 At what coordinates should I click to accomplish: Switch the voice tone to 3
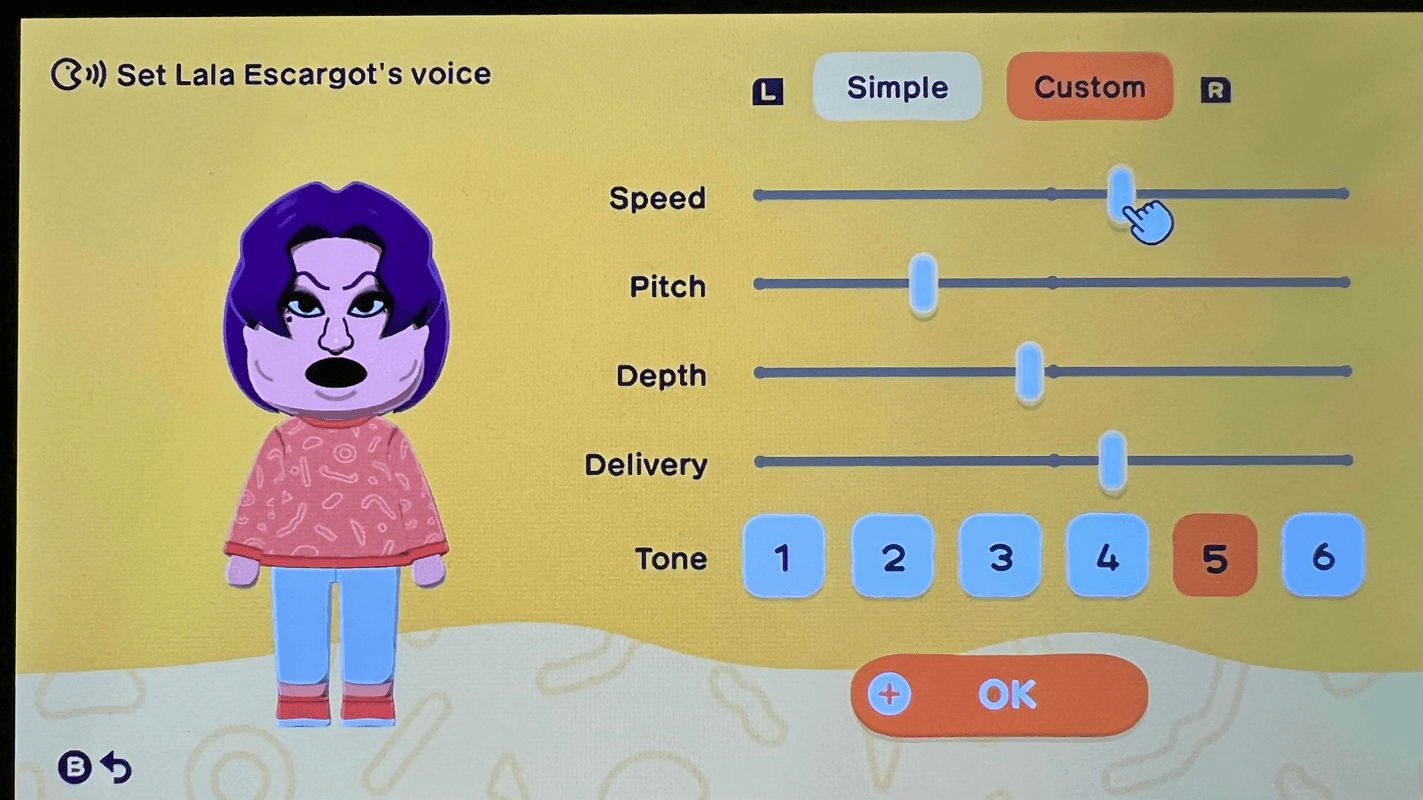click(x=1000, y=558)
